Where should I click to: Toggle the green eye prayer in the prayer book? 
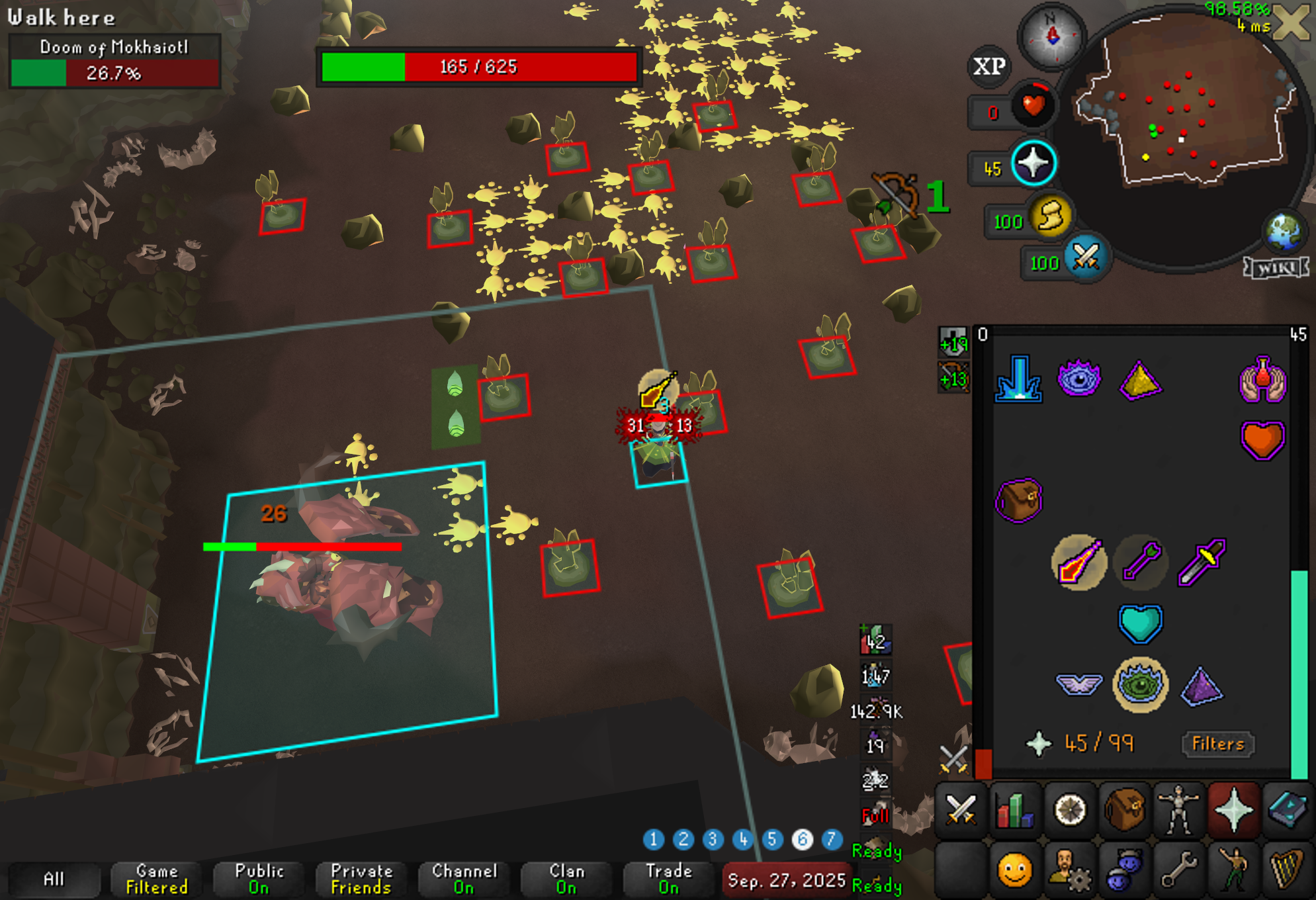click(1140, 684)
